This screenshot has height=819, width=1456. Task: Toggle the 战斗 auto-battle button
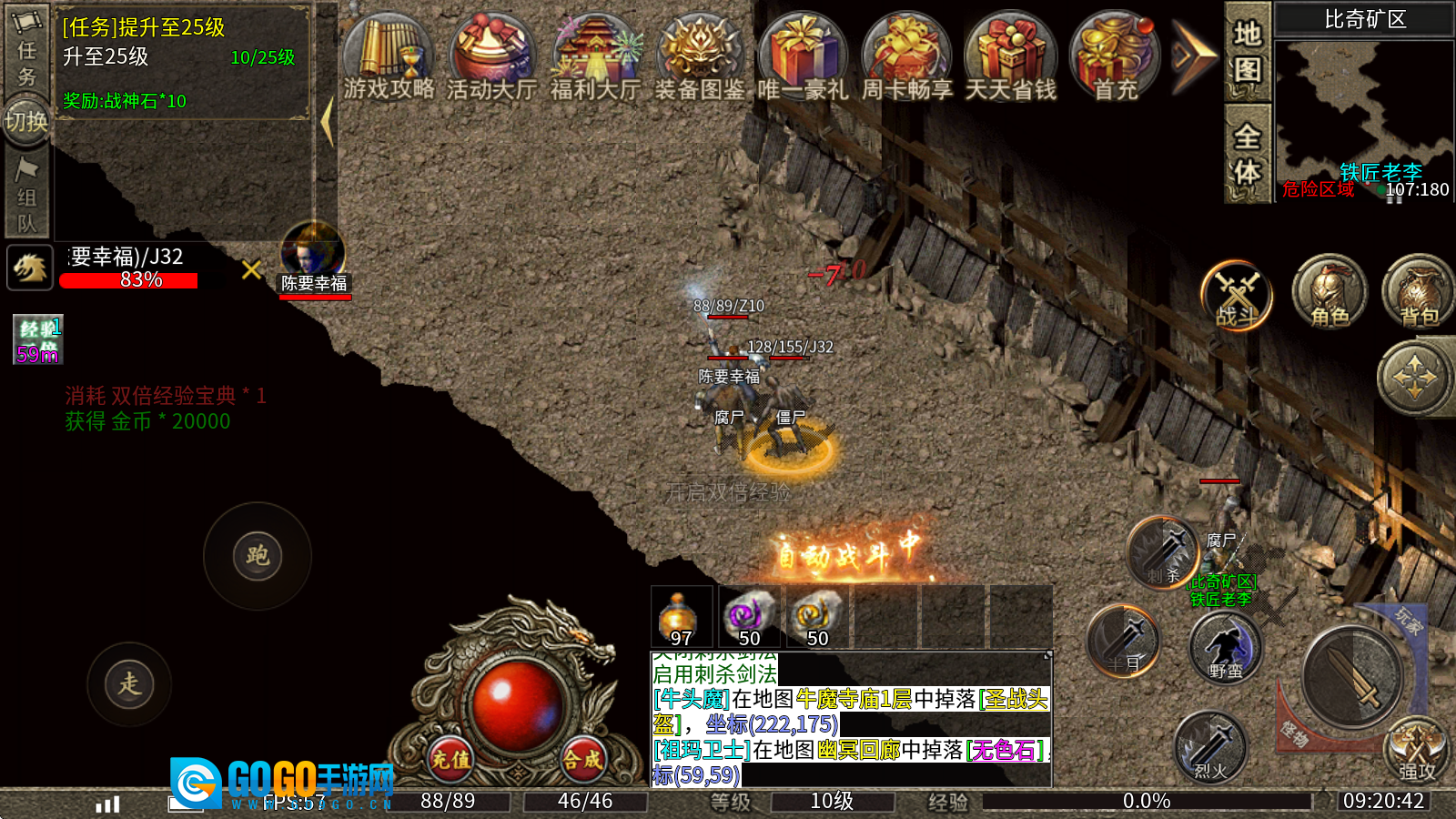pyautogui.click(x=1237, y=295)
